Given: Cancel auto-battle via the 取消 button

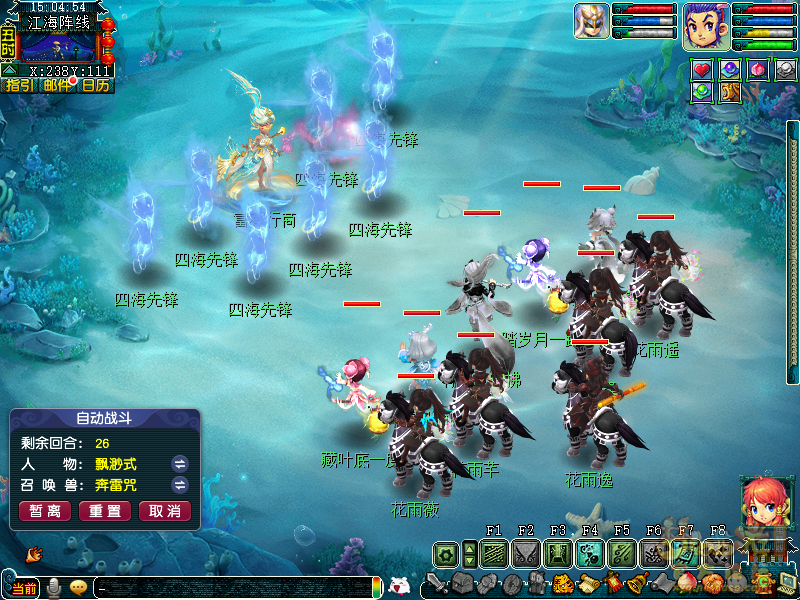Looking at the screenshot, I should [165, 511].
